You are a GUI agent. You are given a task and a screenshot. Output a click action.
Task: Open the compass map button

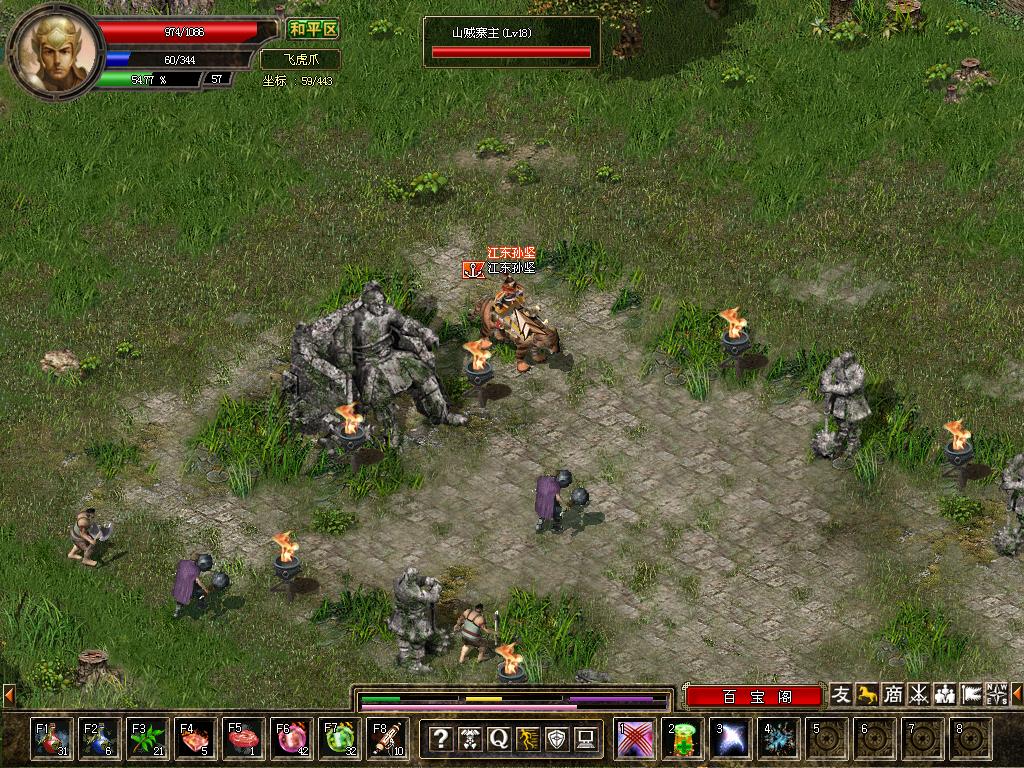996,695
